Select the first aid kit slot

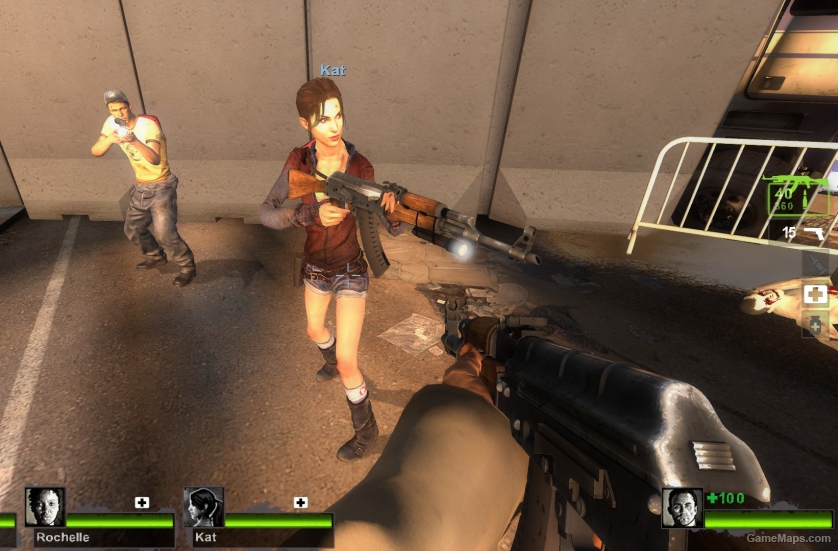[x=816, y=294]
